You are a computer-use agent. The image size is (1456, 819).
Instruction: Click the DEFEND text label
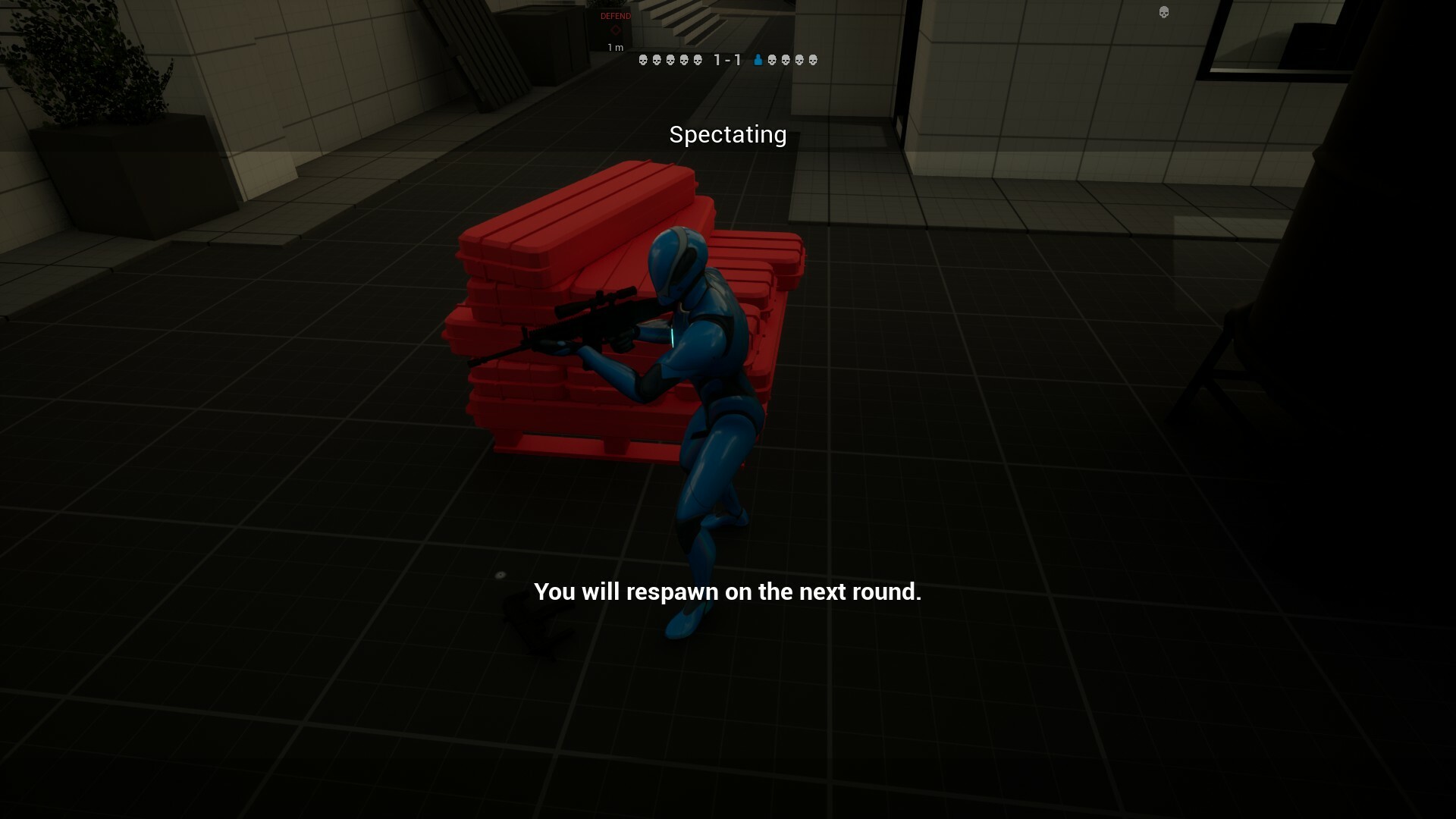pyautogui.click(x=616, y=16)
